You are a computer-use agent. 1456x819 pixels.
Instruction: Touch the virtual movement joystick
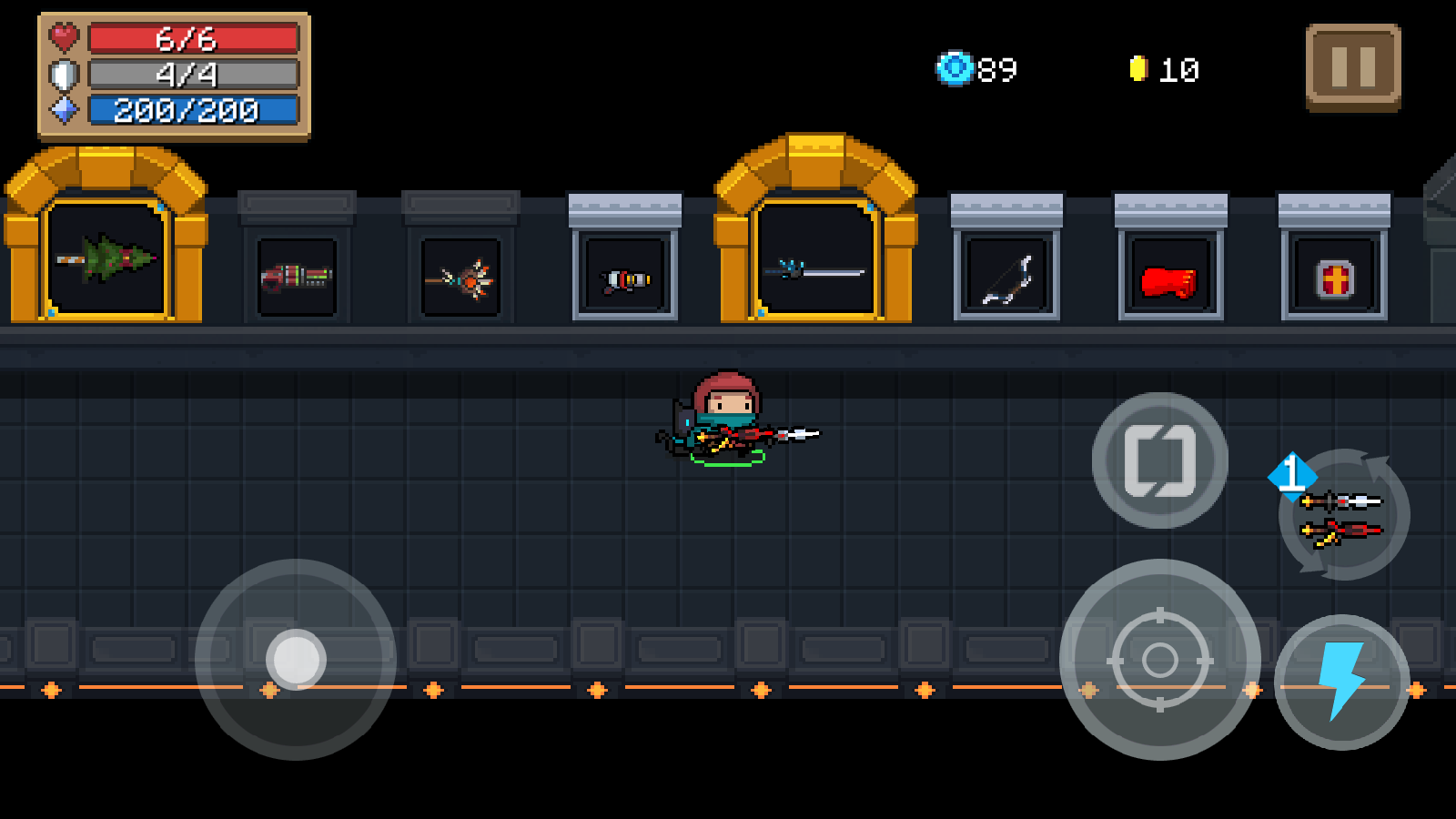tap(296, 659)
